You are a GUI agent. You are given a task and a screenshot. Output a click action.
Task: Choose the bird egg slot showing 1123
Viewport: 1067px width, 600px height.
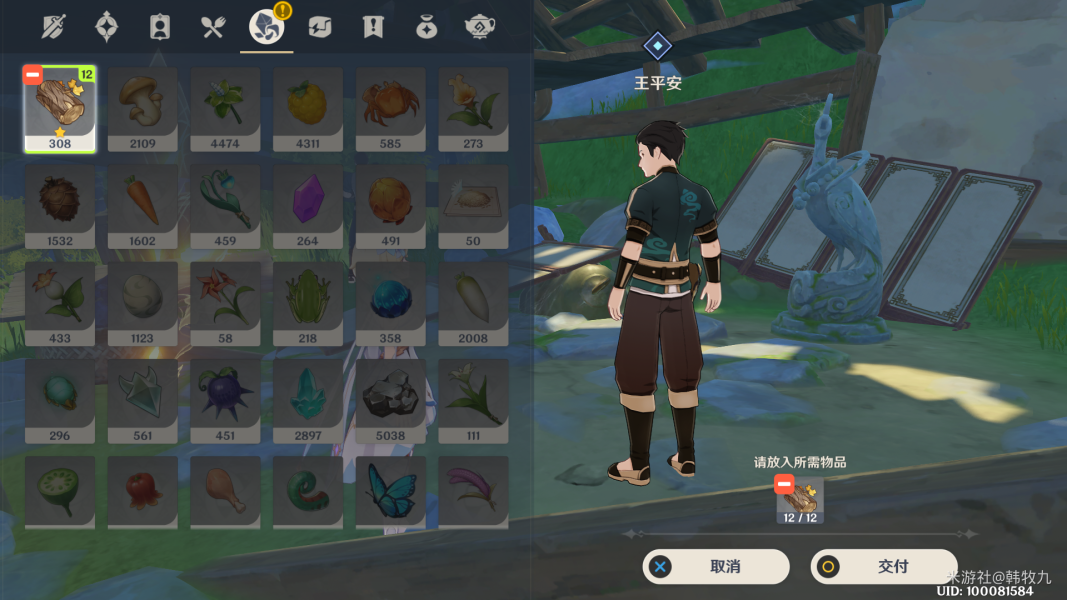[x=142, y=302]
